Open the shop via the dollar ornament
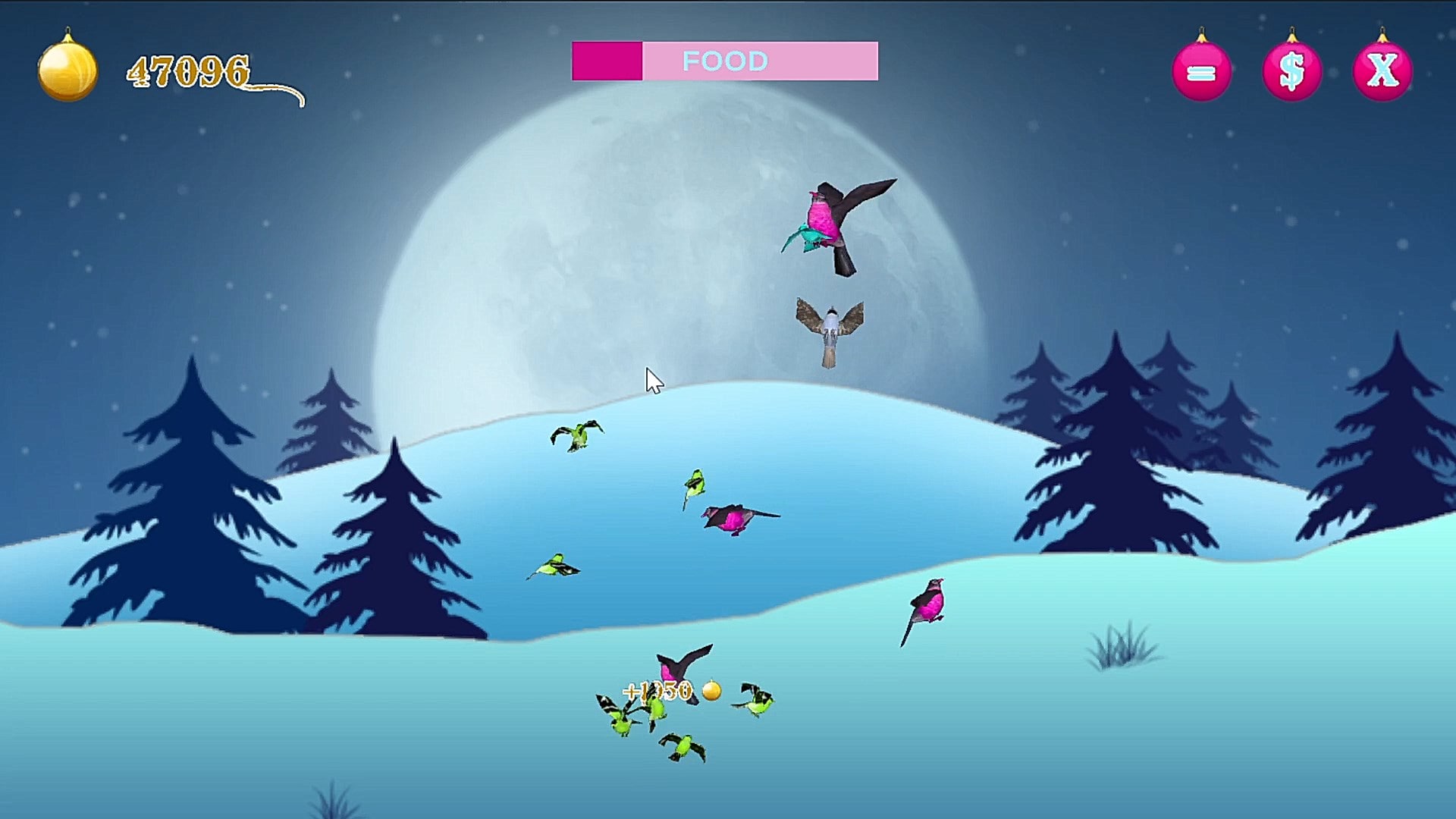The width and height of the screenshot is (1456, 819). (x=1291, y=72)
